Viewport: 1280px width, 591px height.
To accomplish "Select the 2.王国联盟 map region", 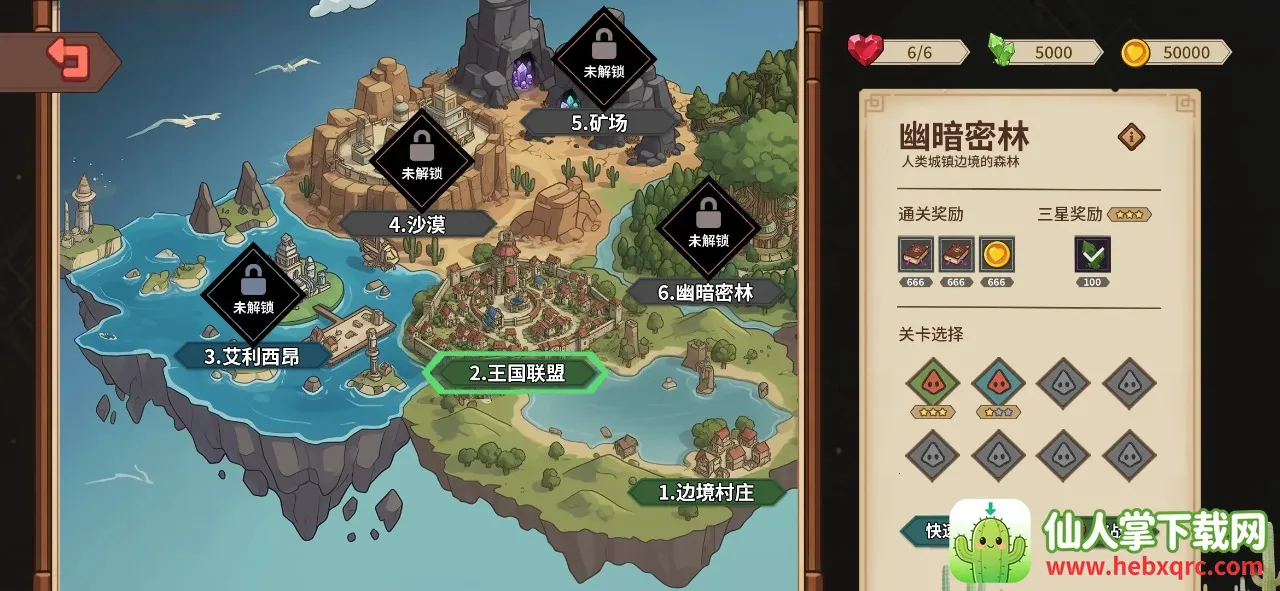I will pos(516,373).
